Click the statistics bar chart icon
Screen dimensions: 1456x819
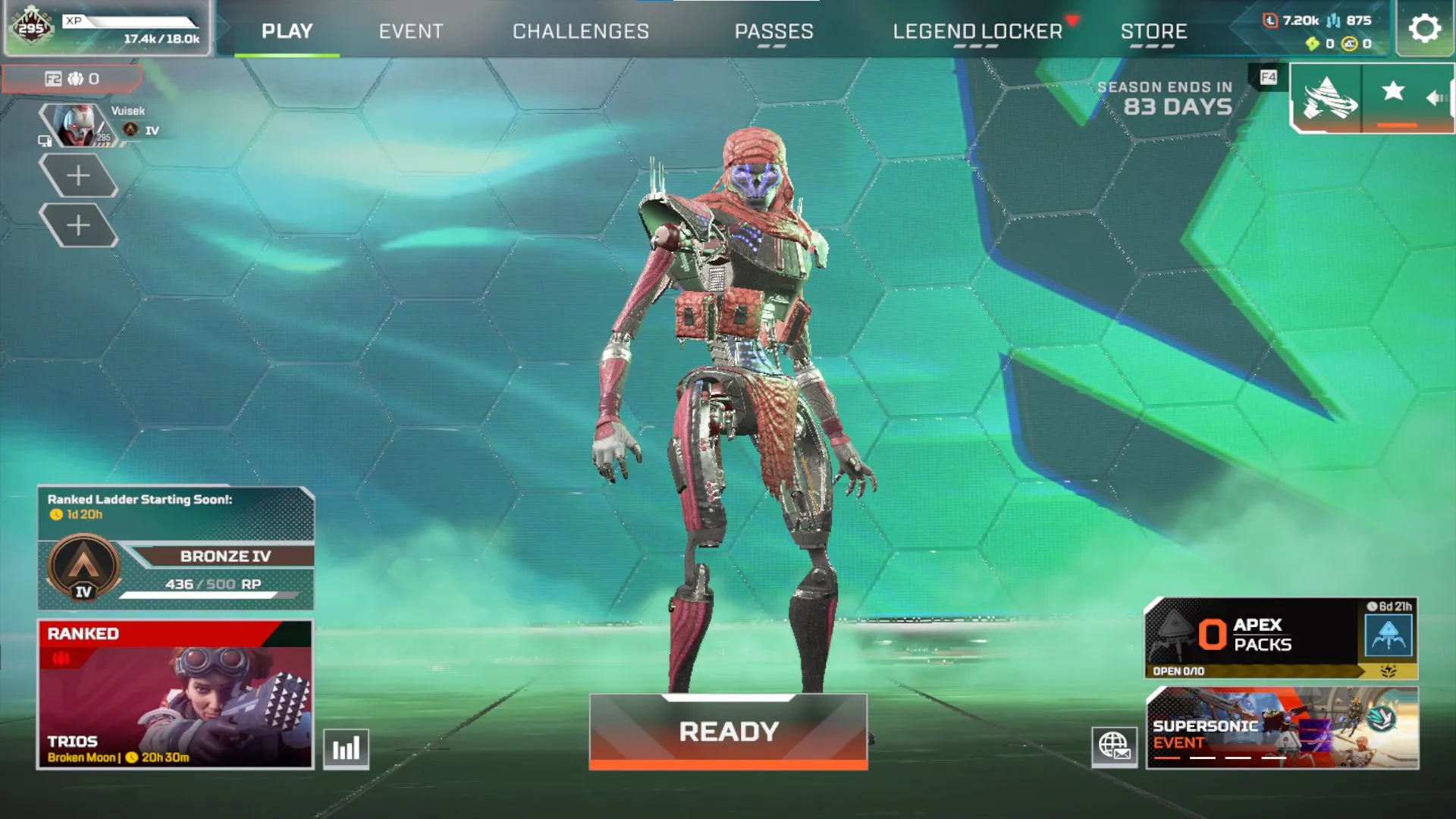tap(346, 749)
